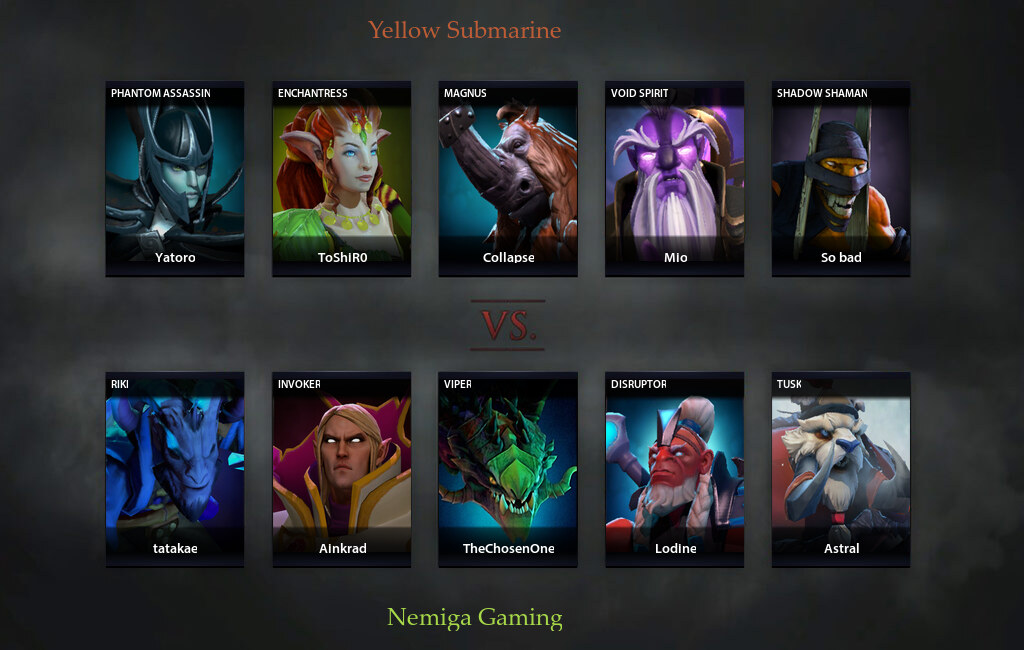1024x650 pixels.
Task: Select TheChosenOne's Viper card
Action: point(508,469)
